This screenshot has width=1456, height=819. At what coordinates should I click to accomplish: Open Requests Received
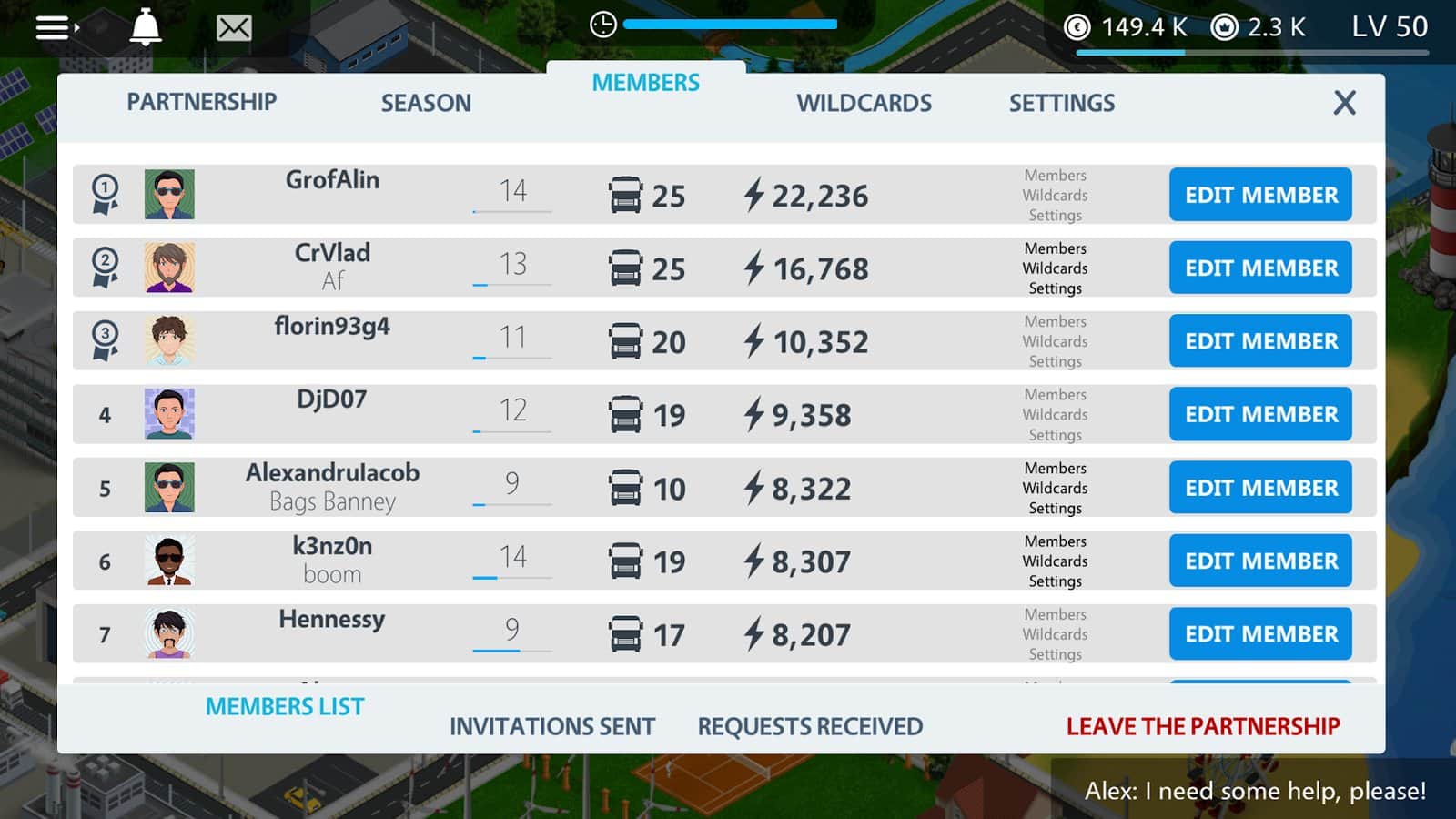pyautogui.click(x=810, y=726)
